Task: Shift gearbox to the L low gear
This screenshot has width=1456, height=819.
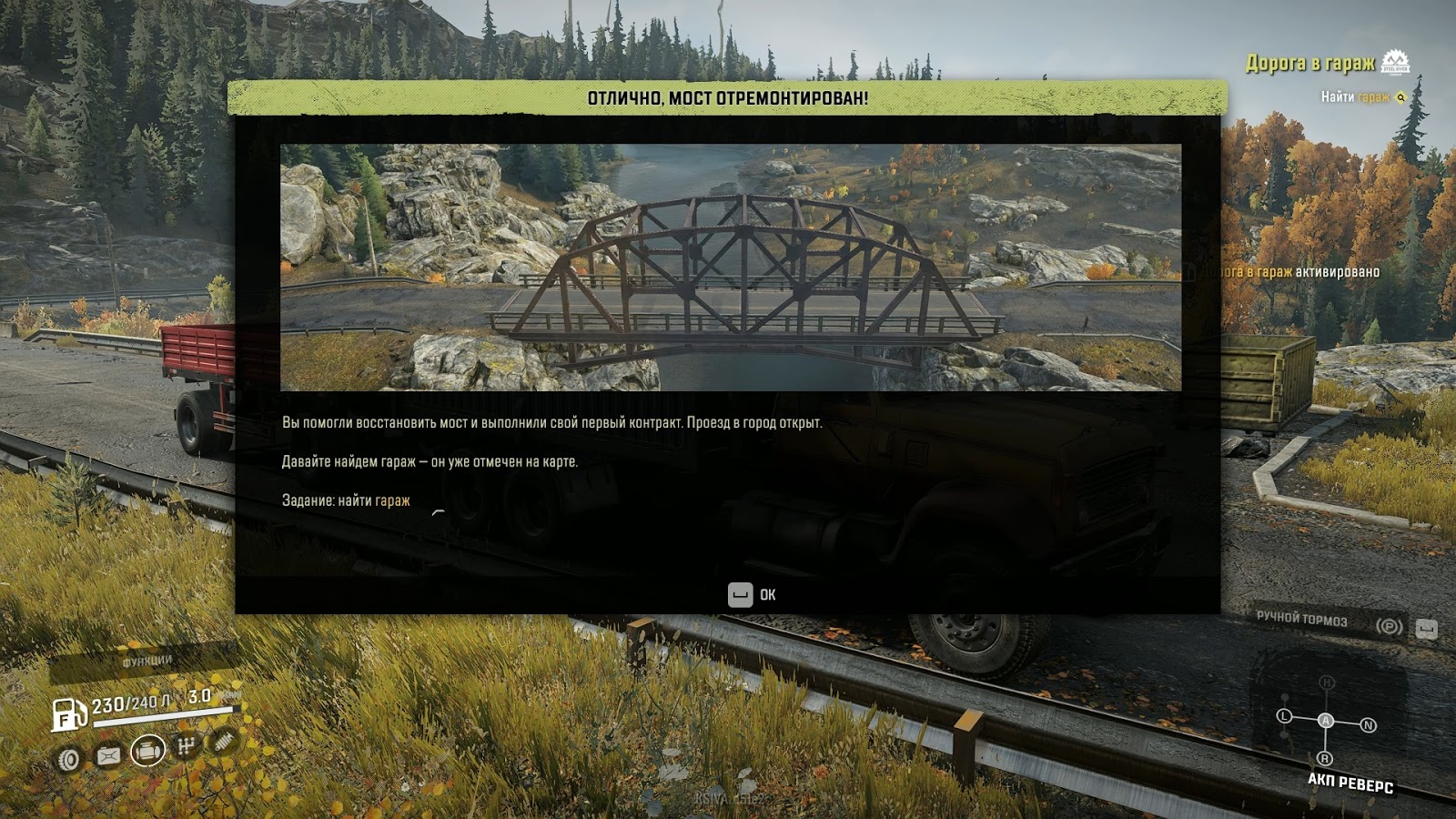Action: click(x=1285, y=716)
